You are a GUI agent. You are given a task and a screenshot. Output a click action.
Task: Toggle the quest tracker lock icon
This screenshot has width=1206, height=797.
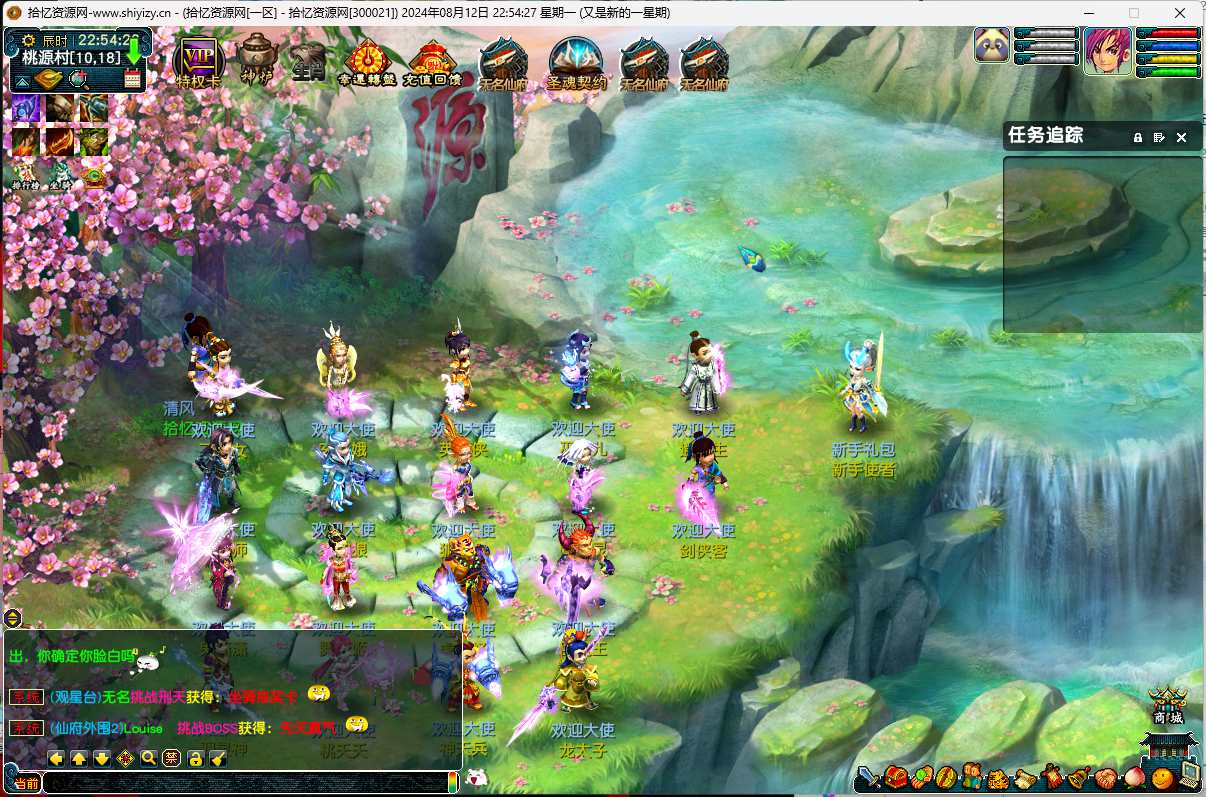[x=1137, y=137]
